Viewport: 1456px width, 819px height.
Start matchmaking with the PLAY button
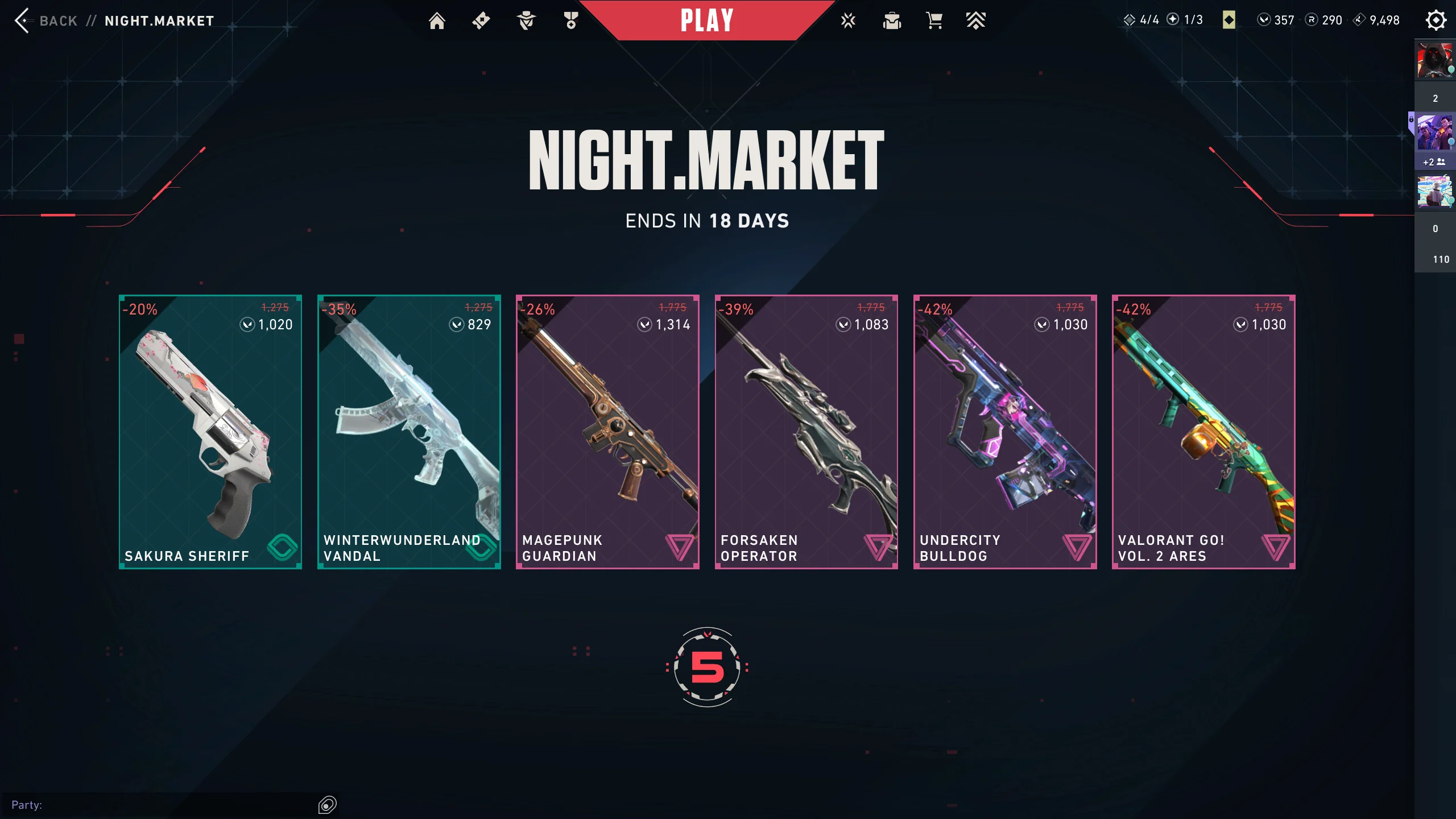click(707, 21)
